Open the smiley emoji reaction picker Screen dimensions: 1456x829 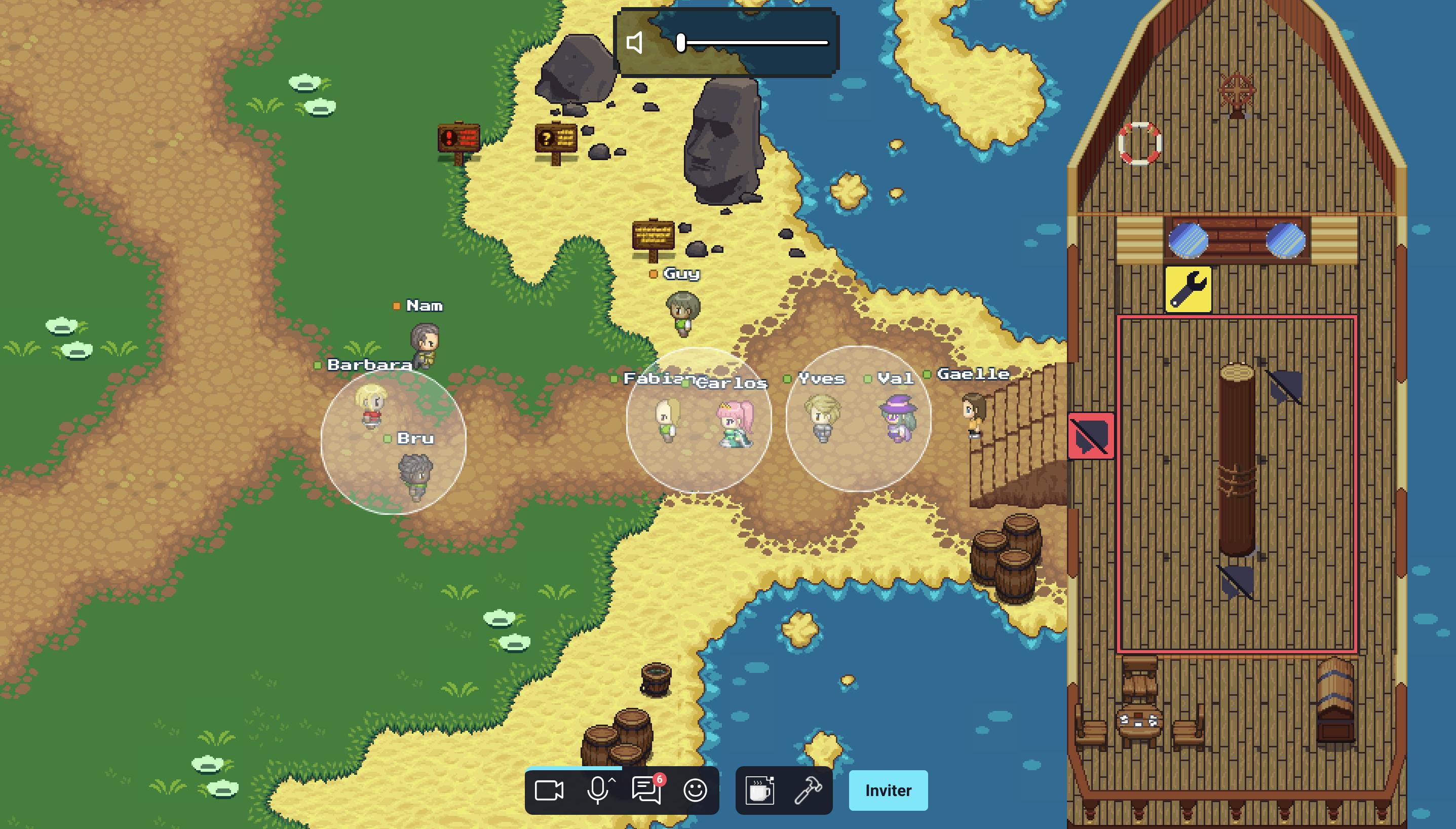tap(695, 790)
